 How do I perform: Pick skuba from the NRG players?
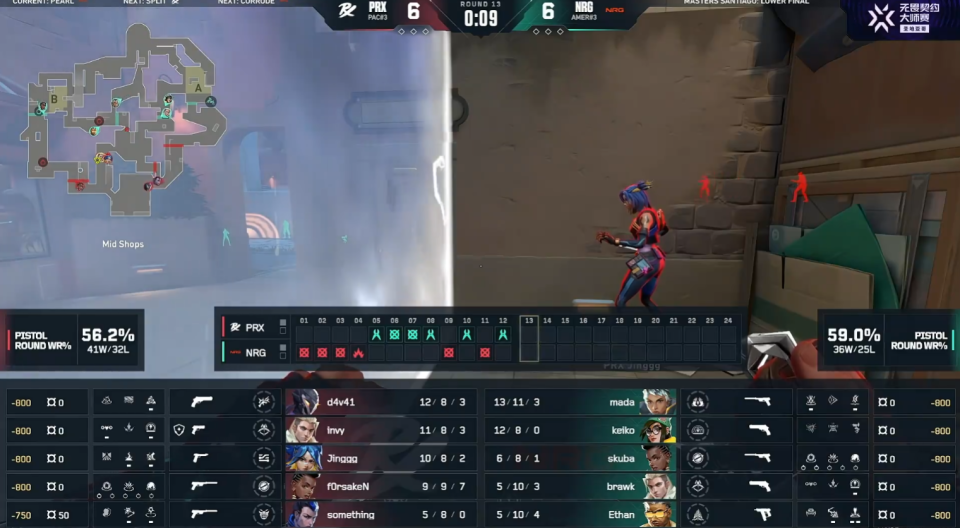click(x=580, y=458)
